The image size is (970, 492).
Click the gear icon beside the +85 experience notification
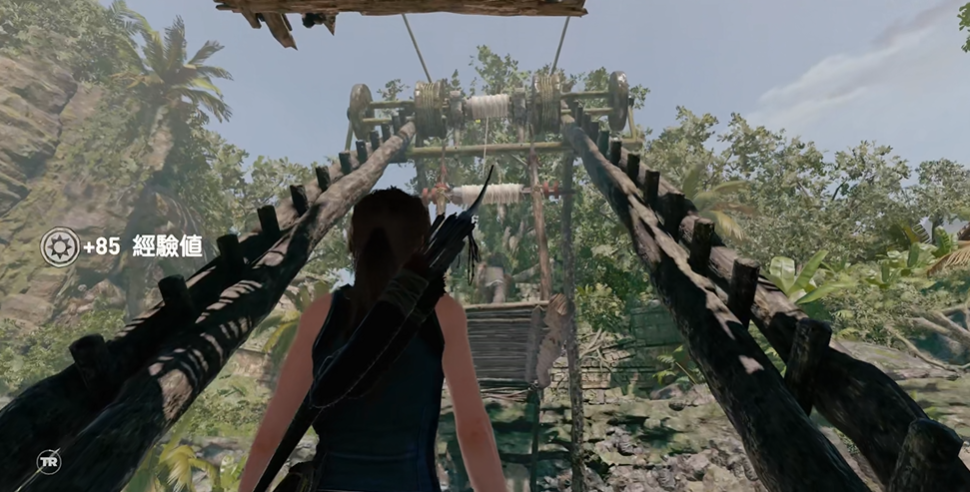pos(59,246)
